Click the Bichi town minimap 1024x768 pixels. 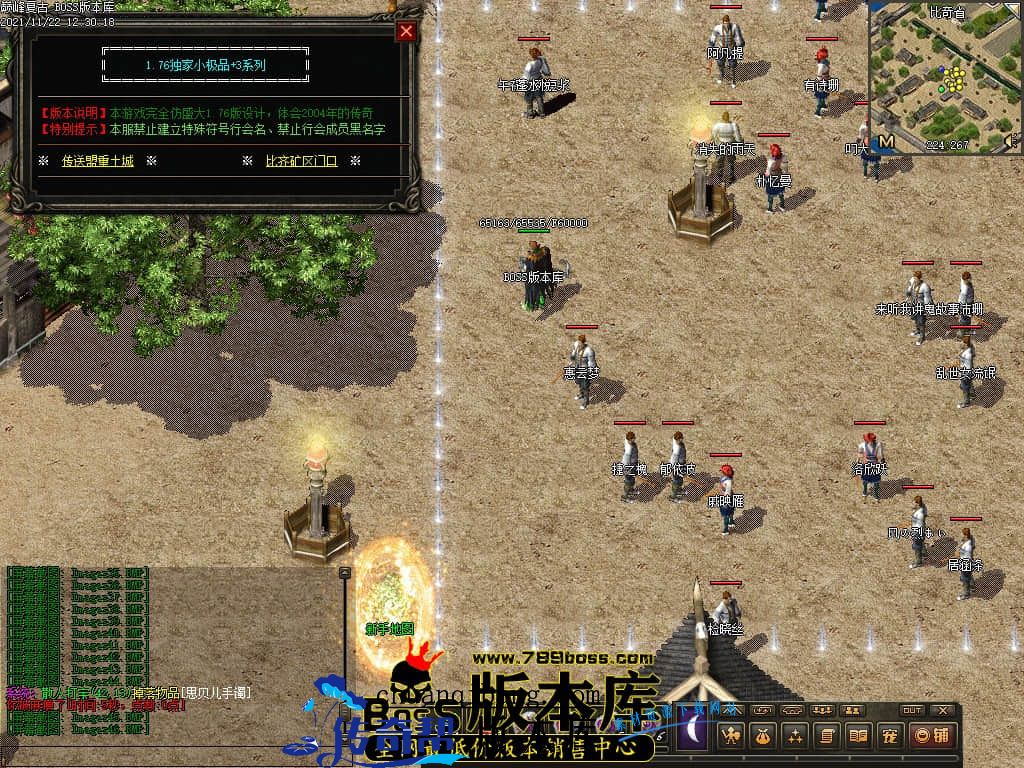point(945,75)
